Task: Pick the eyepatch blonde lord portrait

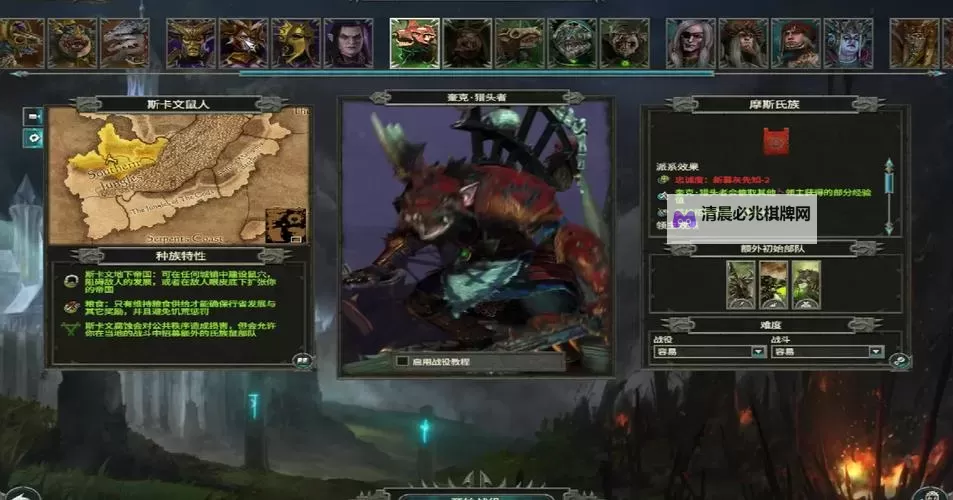Action: [691, 43]
